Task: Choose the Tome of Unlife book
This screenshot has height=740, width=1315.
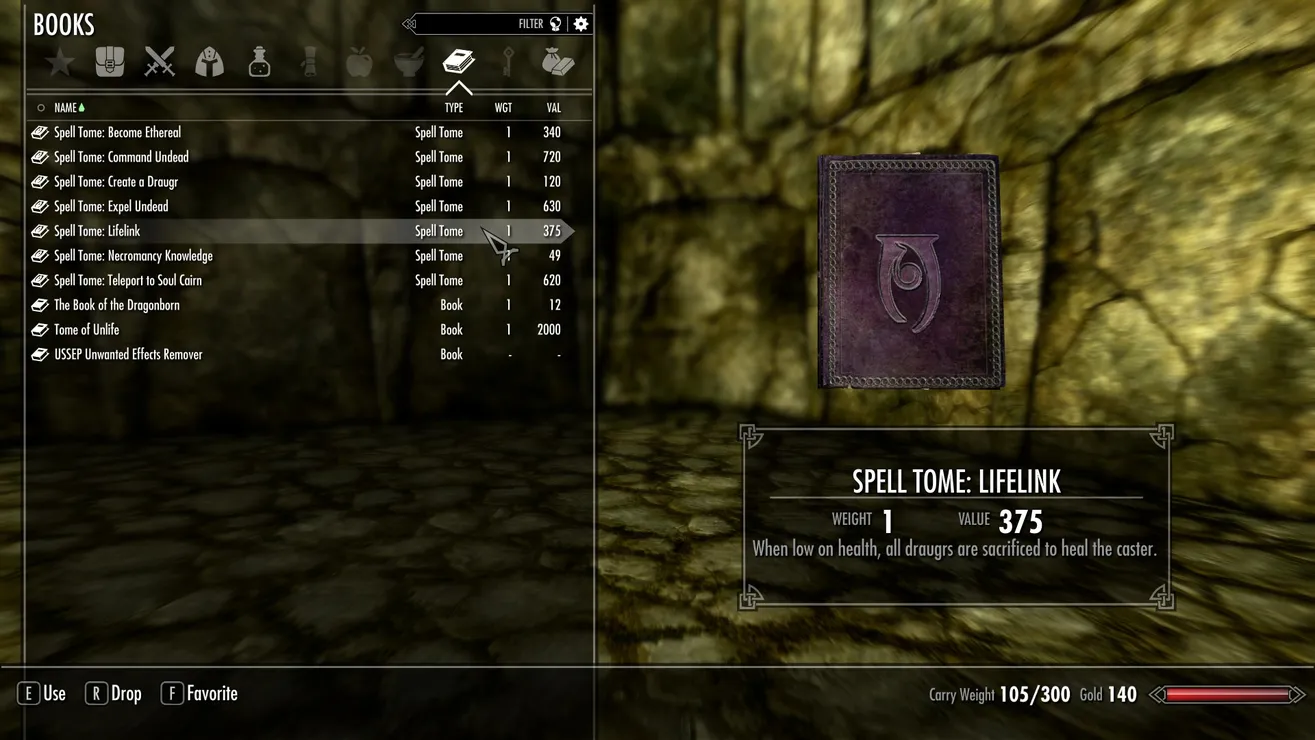Action: click(87, 330)
